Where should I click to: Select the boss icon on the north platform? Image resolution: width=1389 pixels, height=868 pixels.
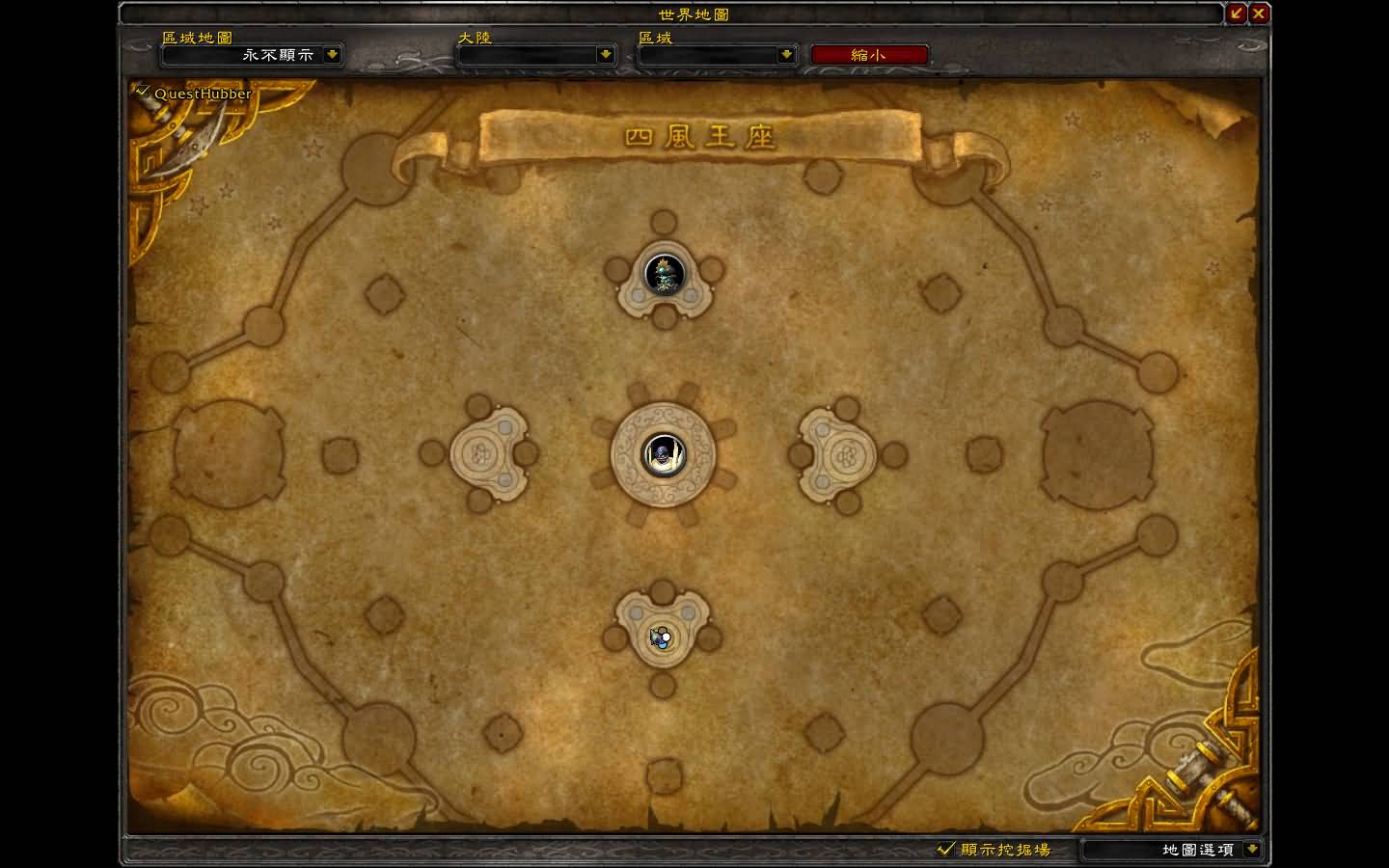(664, 274)
